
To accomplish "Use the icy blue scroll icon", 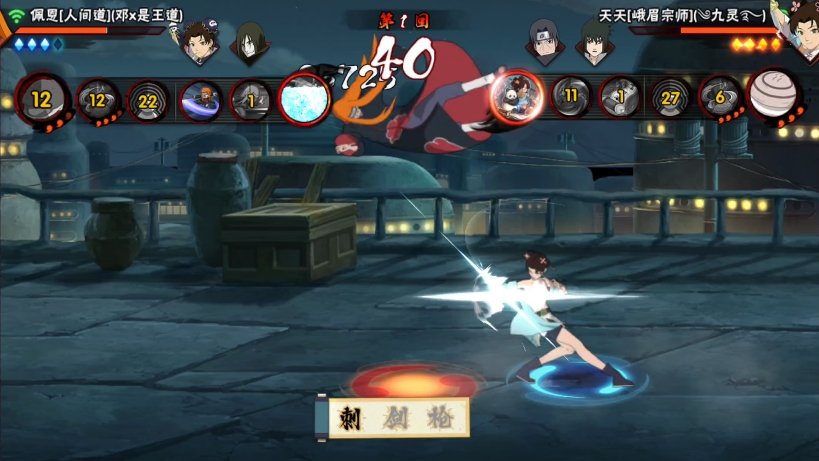I will pyautogui.click(x=304, y=98).
